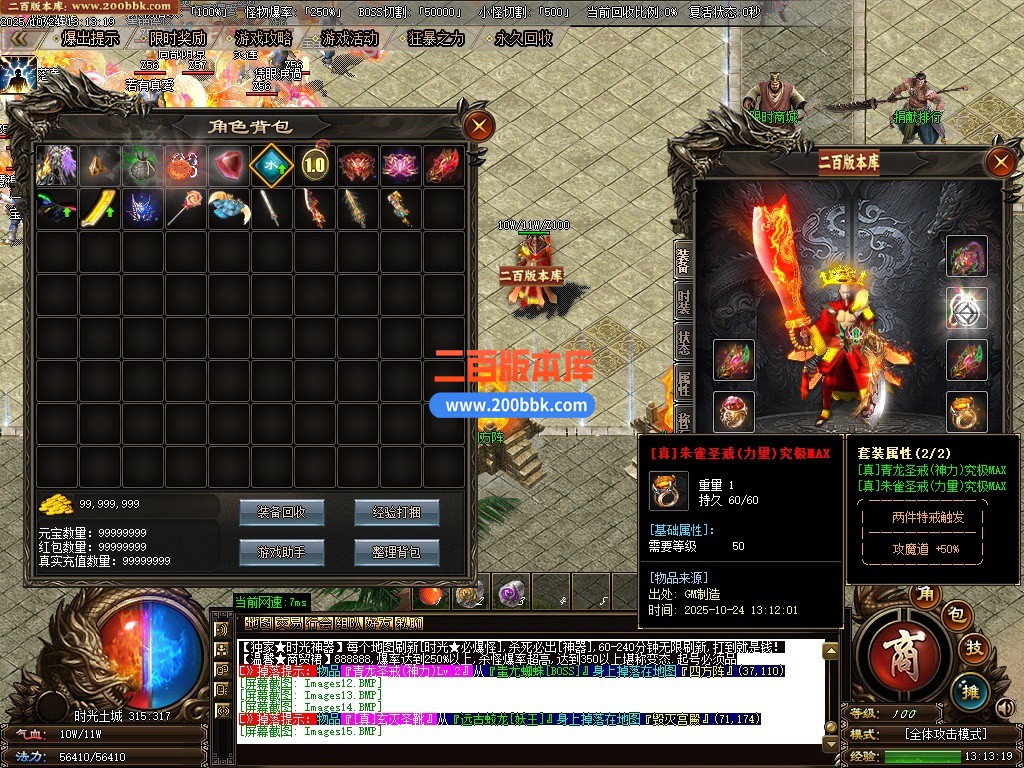
Task: Open the 经验打捆 experience bundle button
Action: click(396, 512)
